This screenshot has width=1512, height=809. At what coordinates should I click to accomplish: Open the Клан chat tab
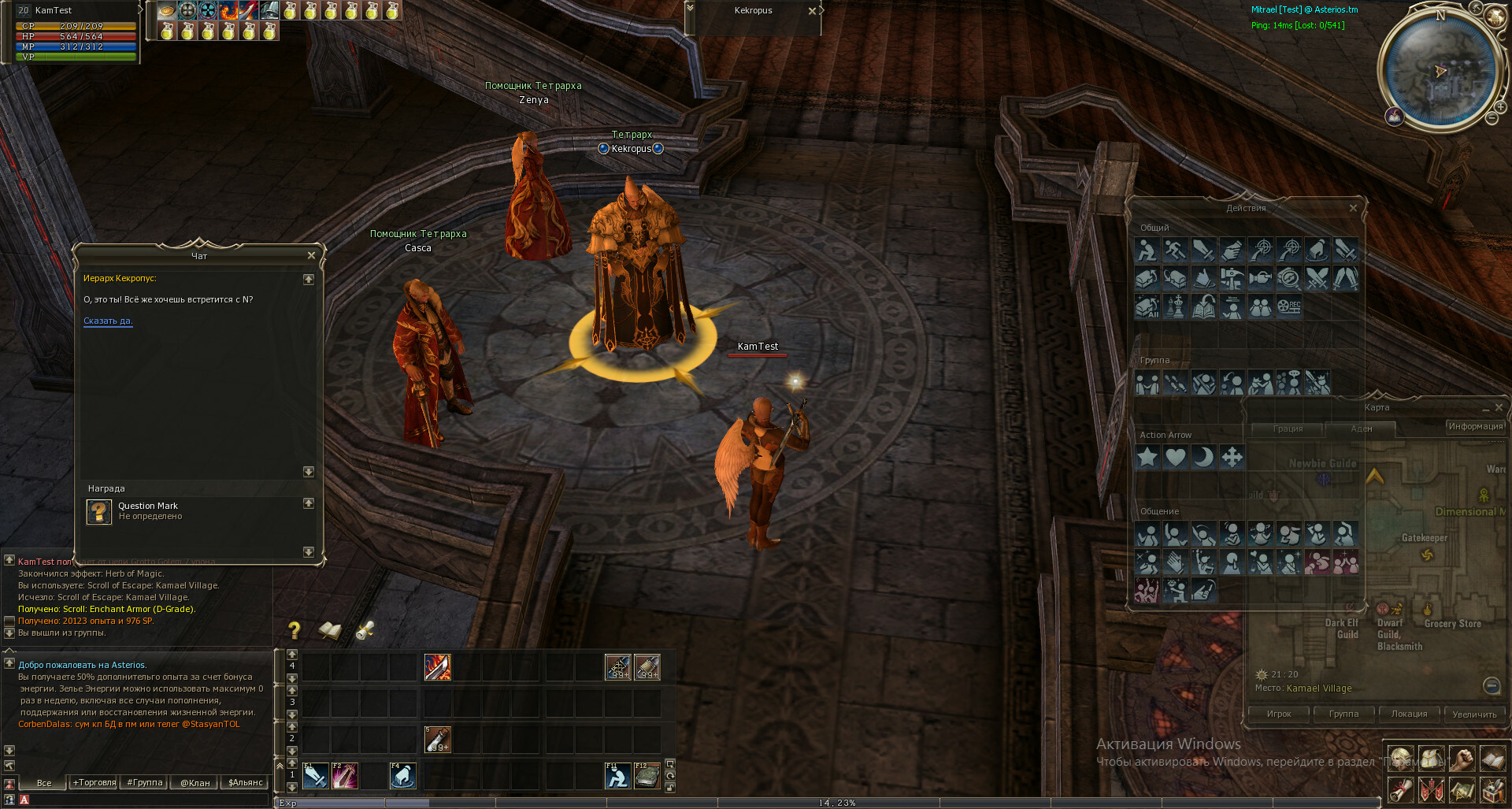click(195, 782)
